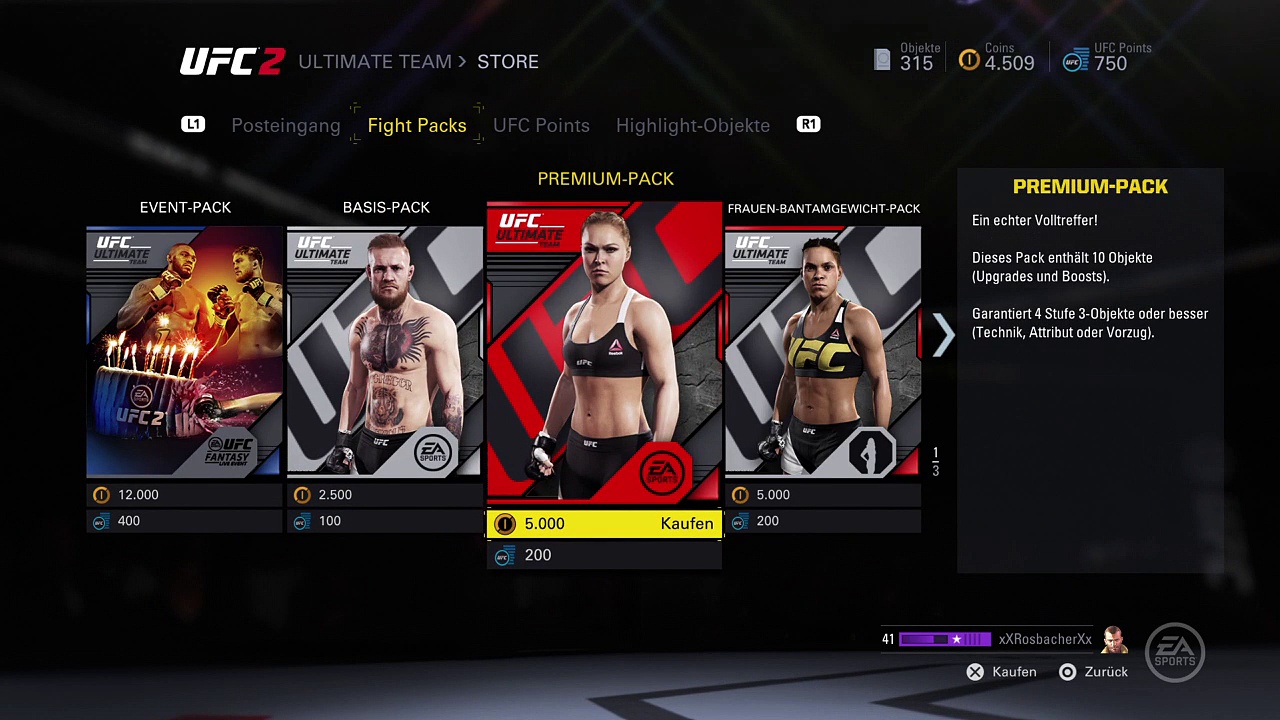This screenshot has width=1280, height=720.
Task: Buy Basis-Pack for 2.500 coins
Action: click(x=385, y=495)
